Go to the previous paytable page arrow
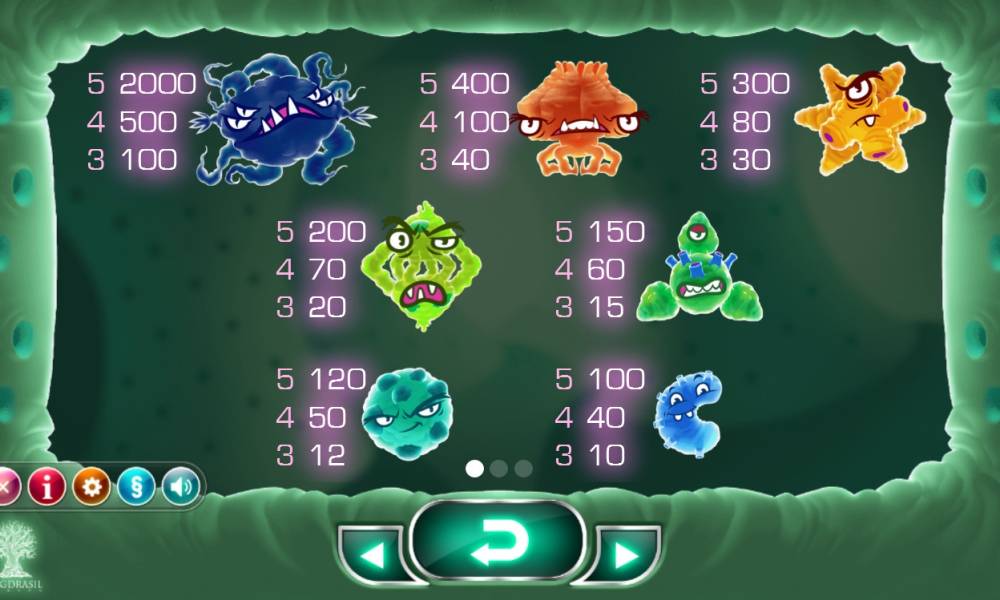Screen dimensions: 1000x600 click(370, 554)
